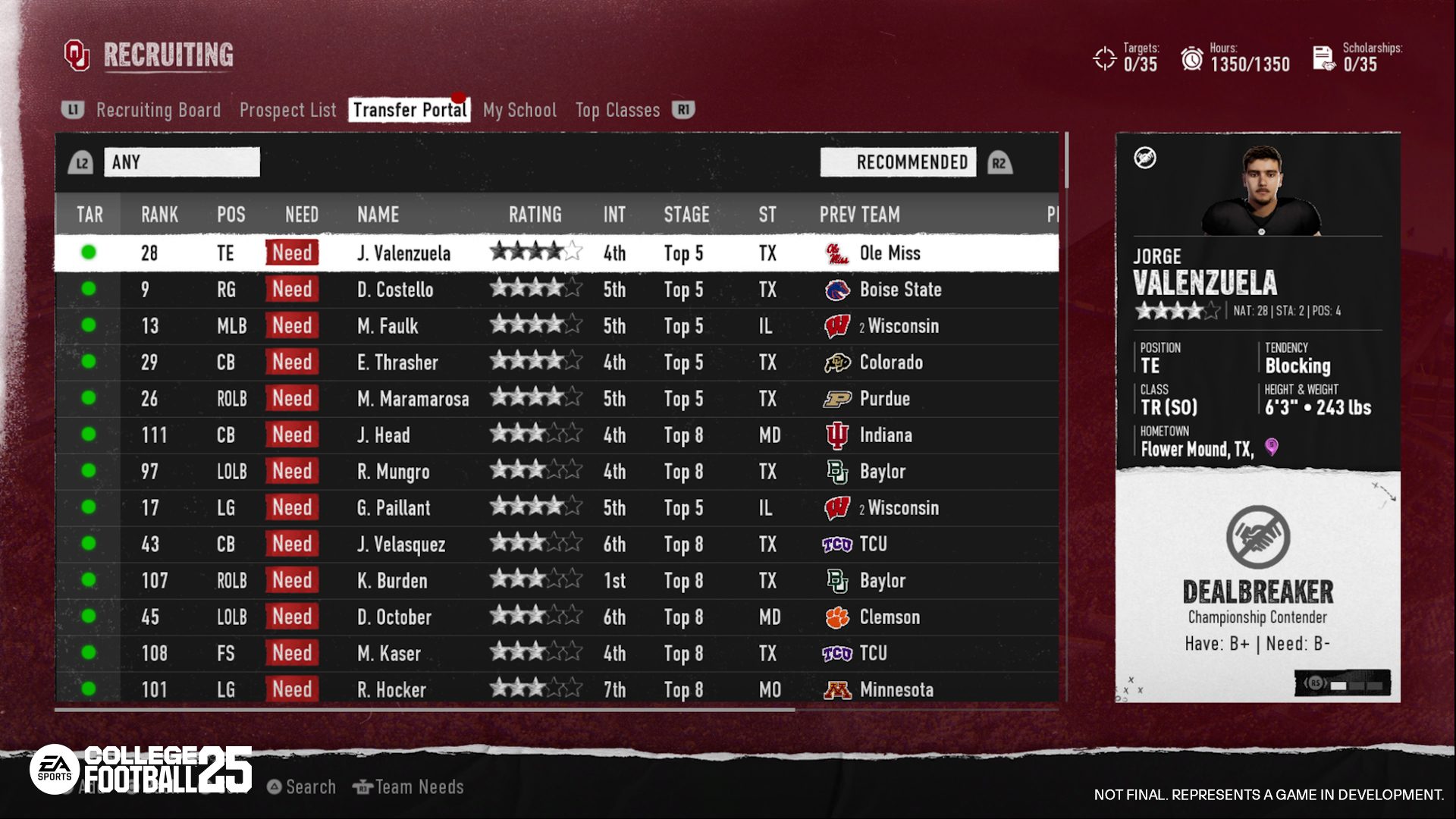This screenshot has width=1456, height=819.
Task: Open the RECOMMENDED sort options
Action: pyautogui.click(x=898, y=162)
